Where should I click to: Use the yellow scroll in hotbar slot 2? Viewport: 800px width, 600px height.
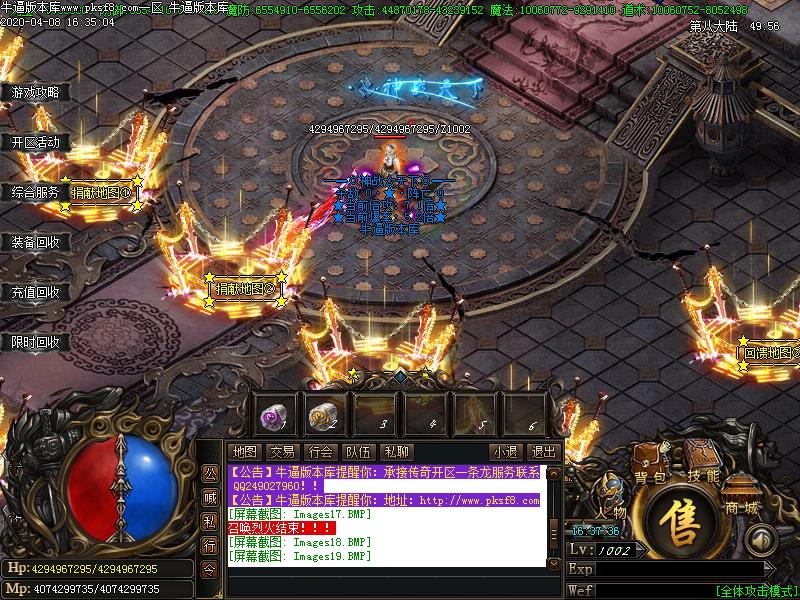pyautogui.click(x=324, y=412)
